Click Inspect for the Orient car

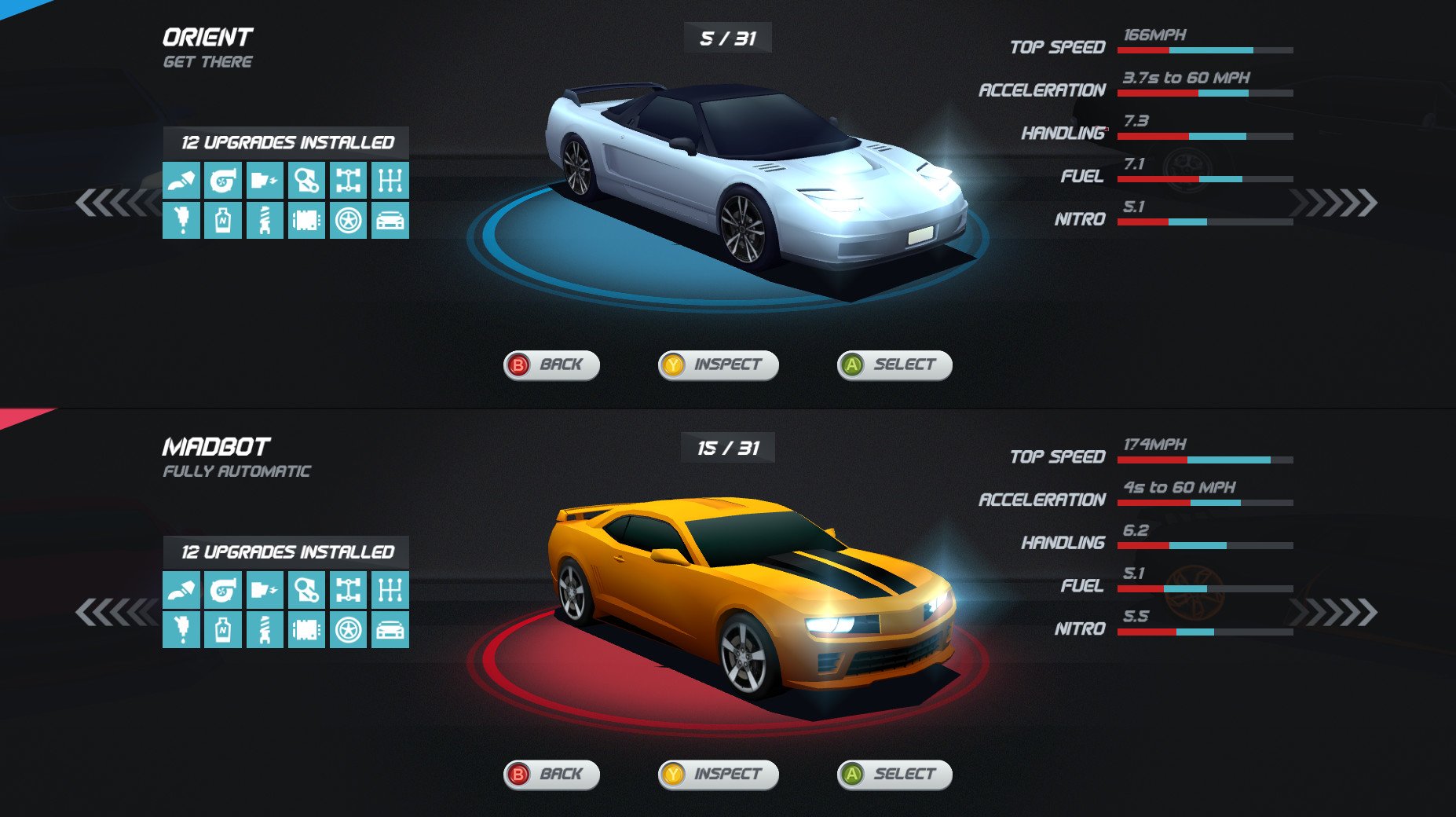[719, 365]
